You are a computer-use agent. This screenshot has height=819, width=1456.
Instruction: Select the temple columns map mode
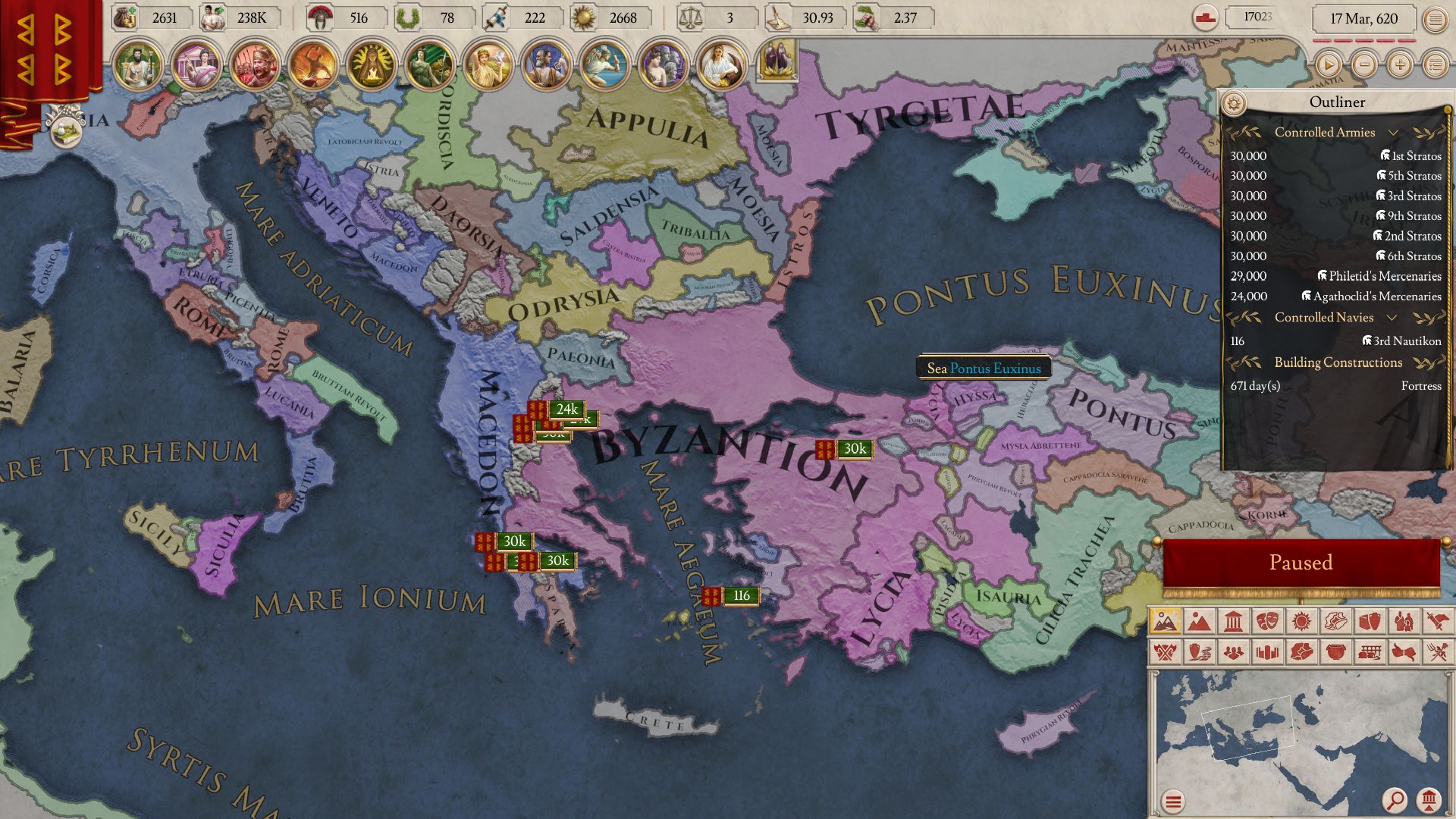[x=1233, y=623]
